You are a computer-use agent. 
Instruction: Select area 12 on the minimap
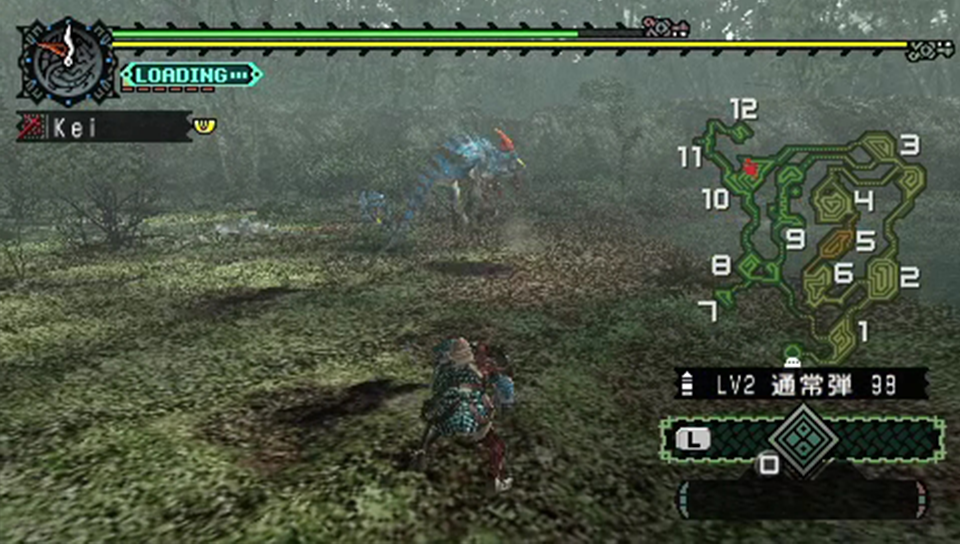click(x=743, y=109)
